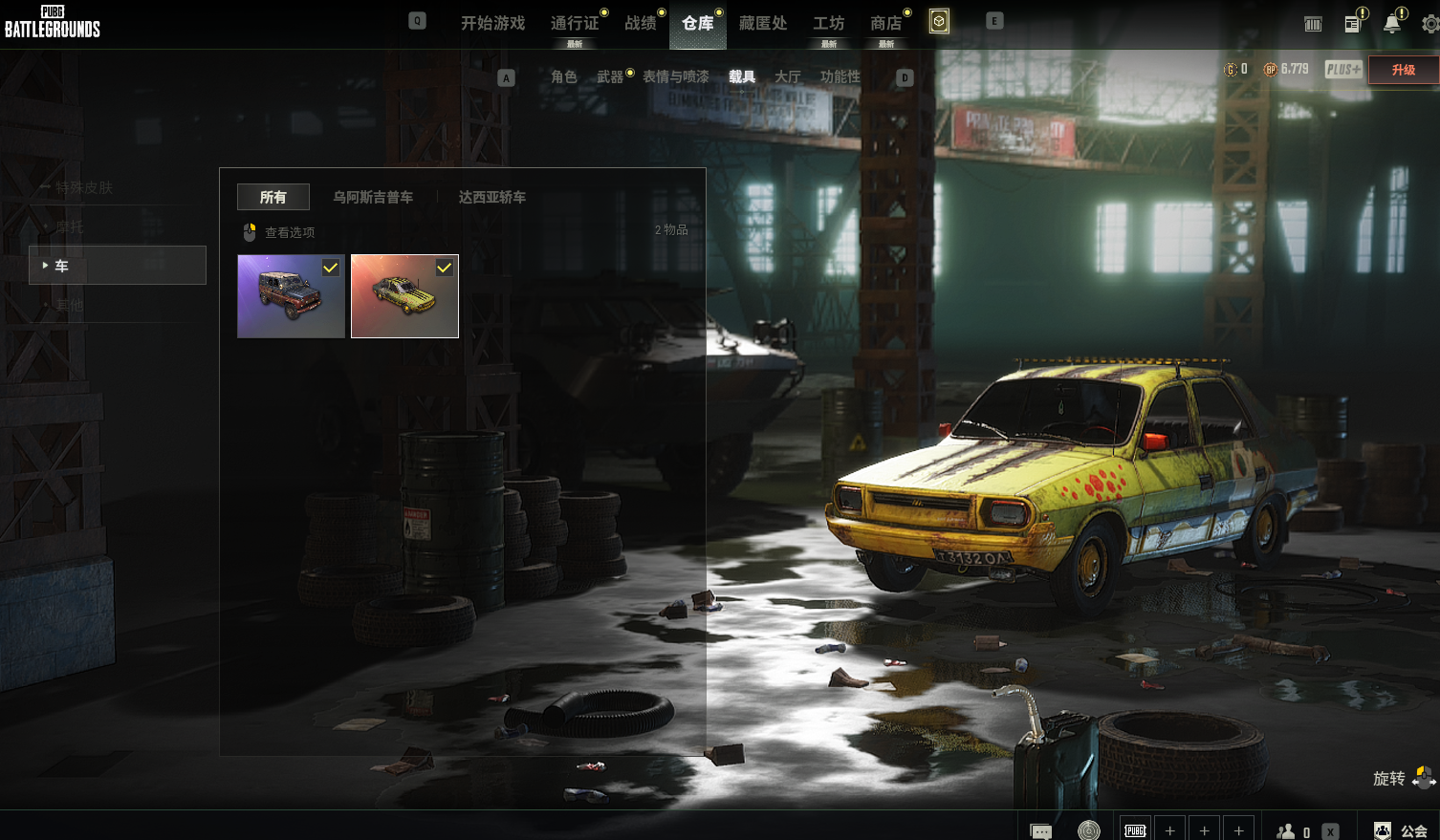Open the 战绩 career tab

tap(641, 23)
